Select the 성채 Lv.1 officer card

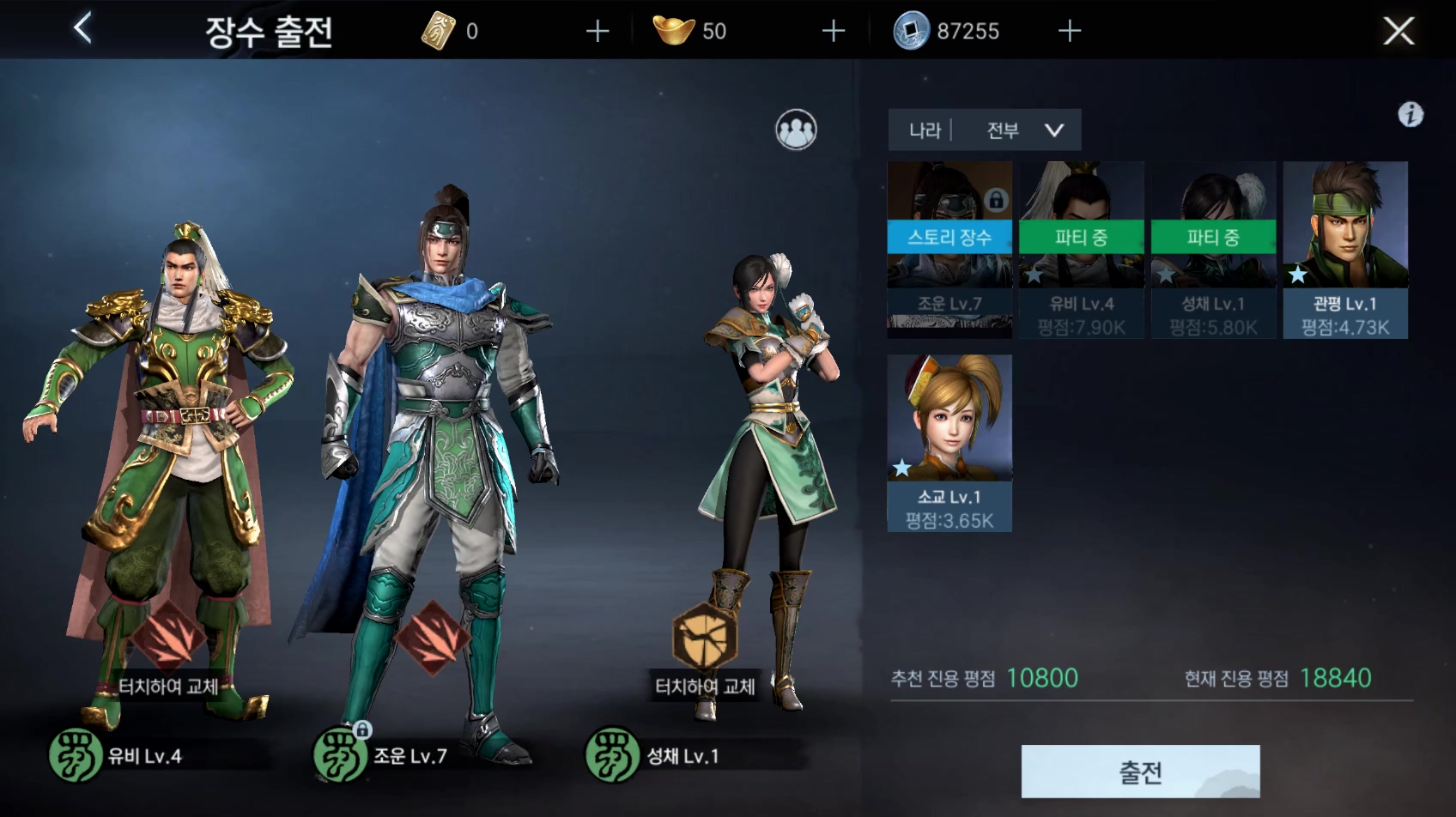pos(1213,249)
